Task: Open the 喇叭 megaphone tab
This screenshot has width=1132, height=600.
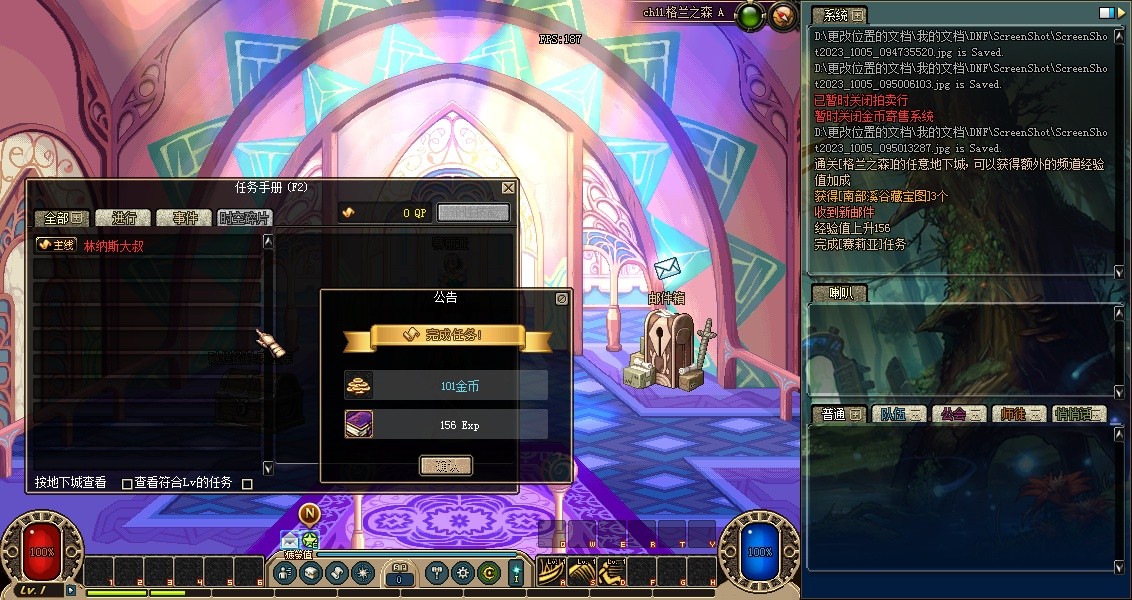Action: [838, 293]
